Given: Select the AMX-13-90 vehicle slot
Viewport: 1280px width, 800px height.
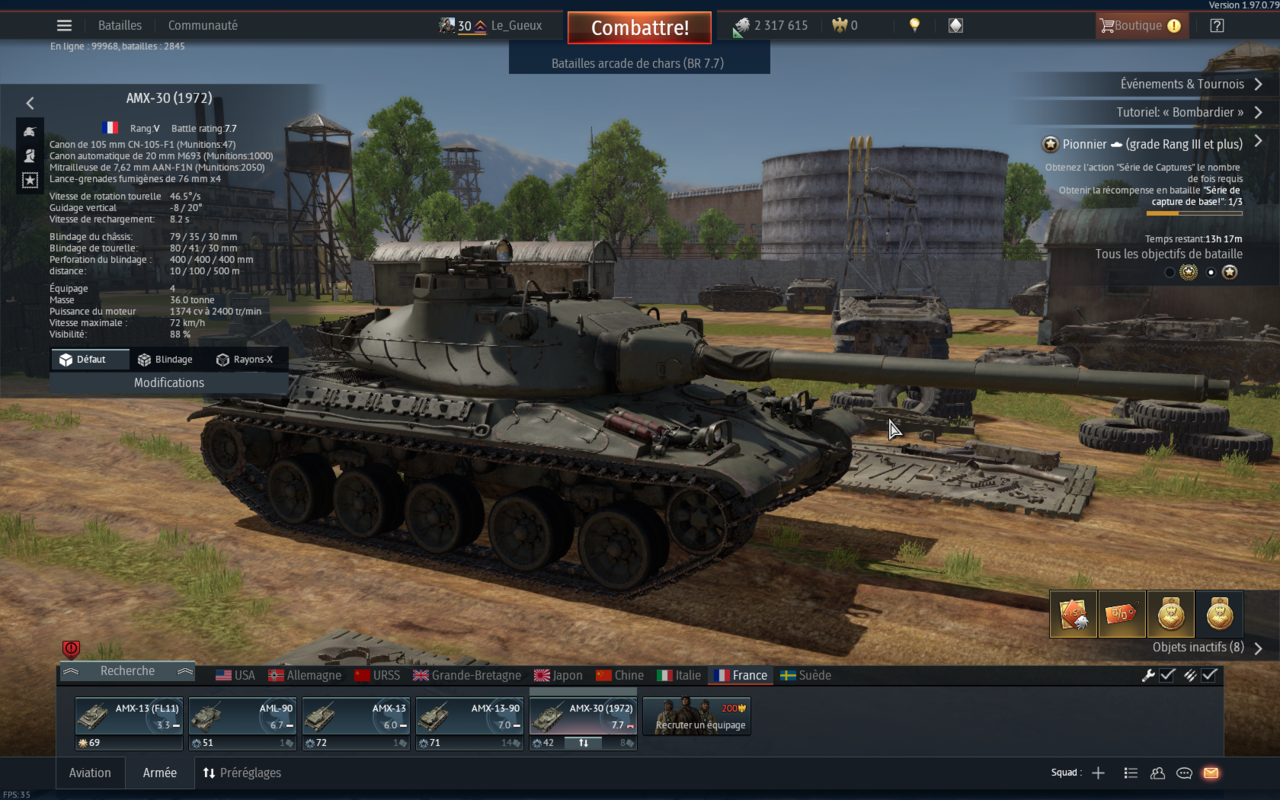Looking at the screenshot, I should (469, 717).
